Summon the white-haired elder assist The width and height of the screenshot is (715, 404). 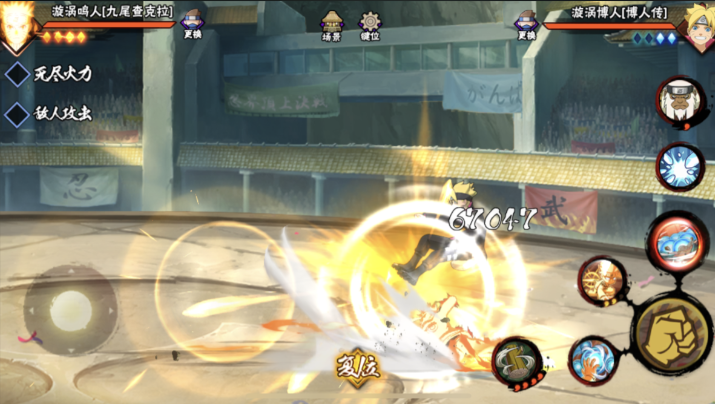click(x=680, y=100)
